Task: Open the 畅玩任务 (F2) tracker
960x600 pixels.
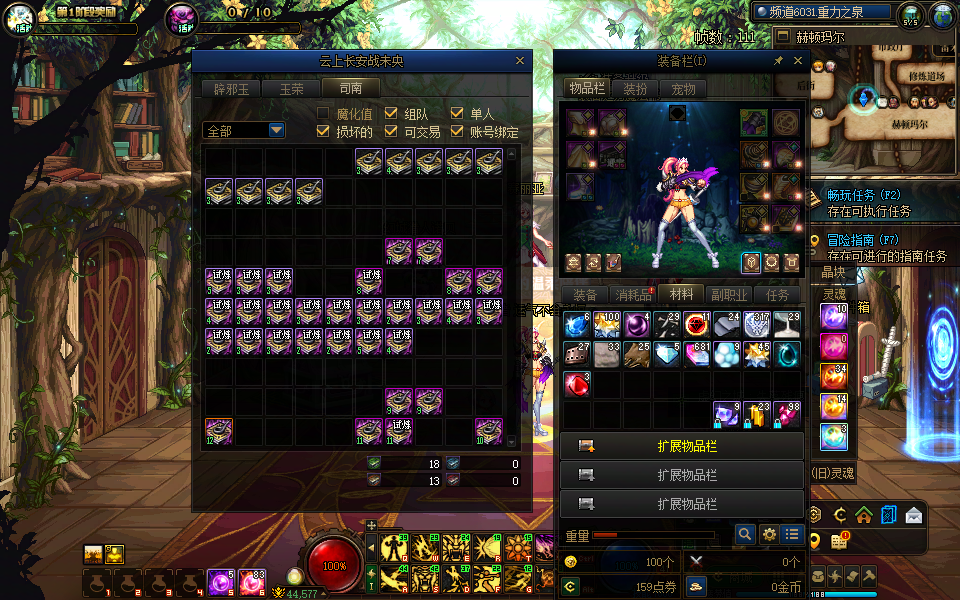Action: click(x=864, y=195)
